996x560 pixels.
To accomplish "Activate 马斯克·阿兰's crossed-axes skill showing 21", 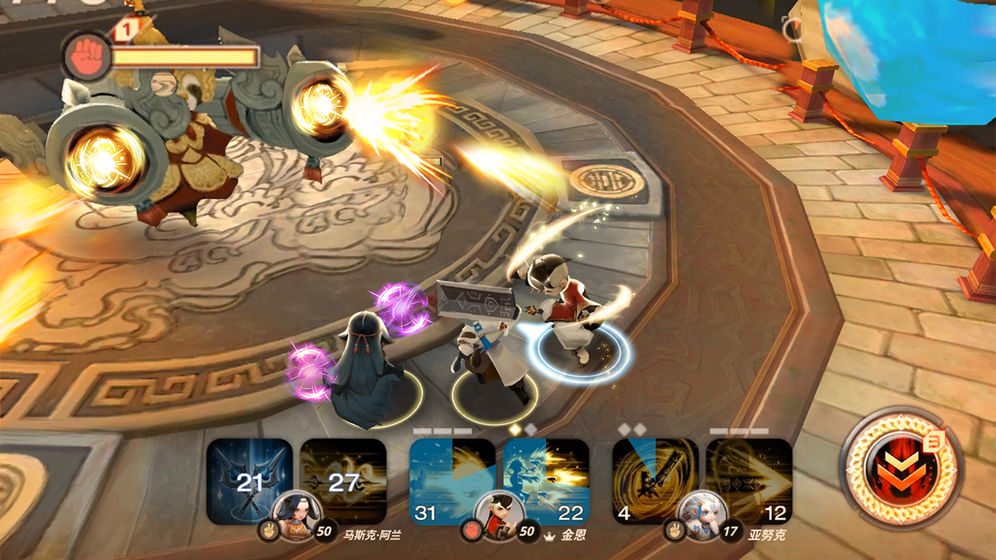I will tap(249, 481).
